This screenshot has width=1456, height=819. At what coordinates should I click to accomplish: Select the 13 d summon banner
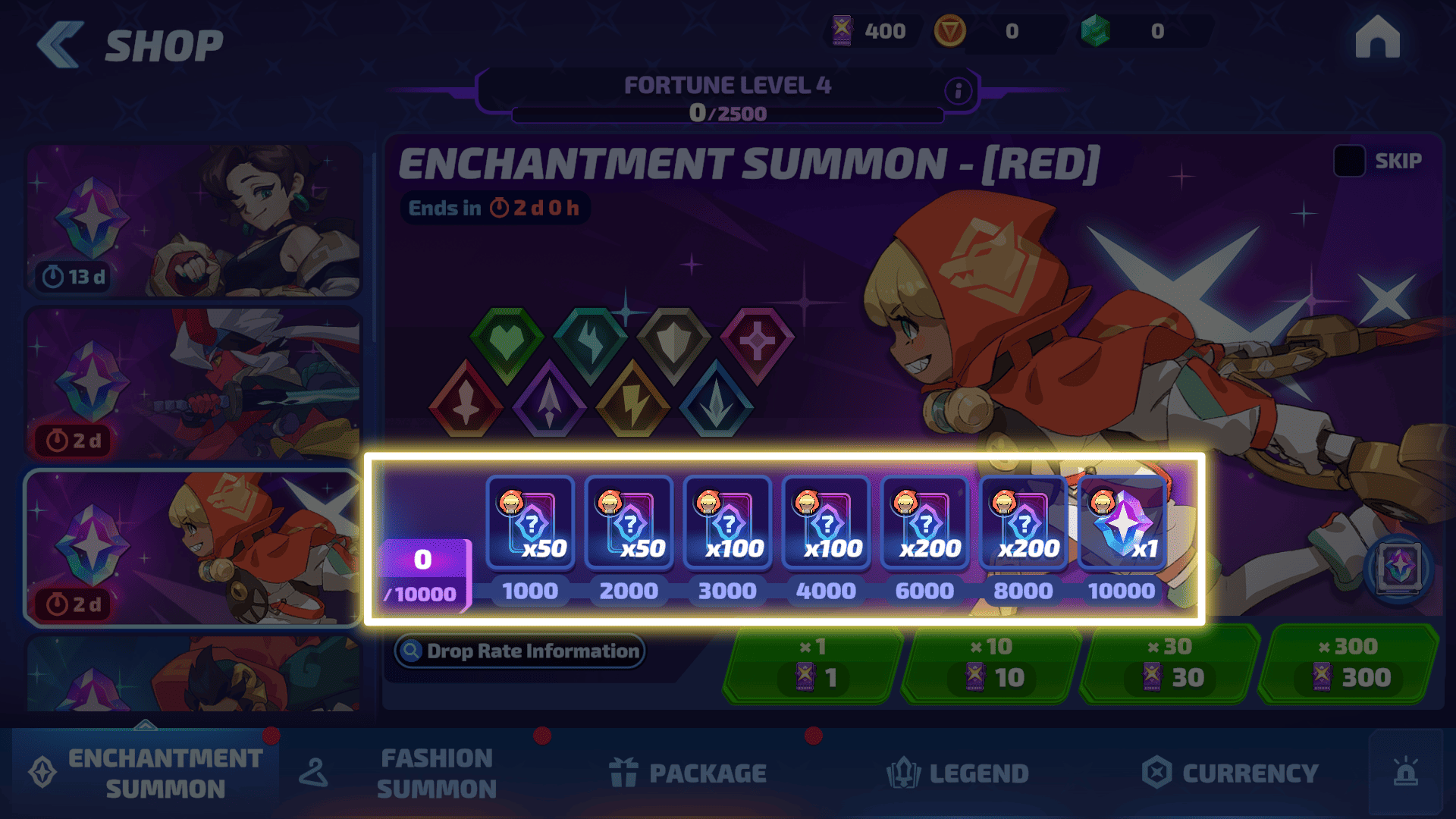pos(193,221)
